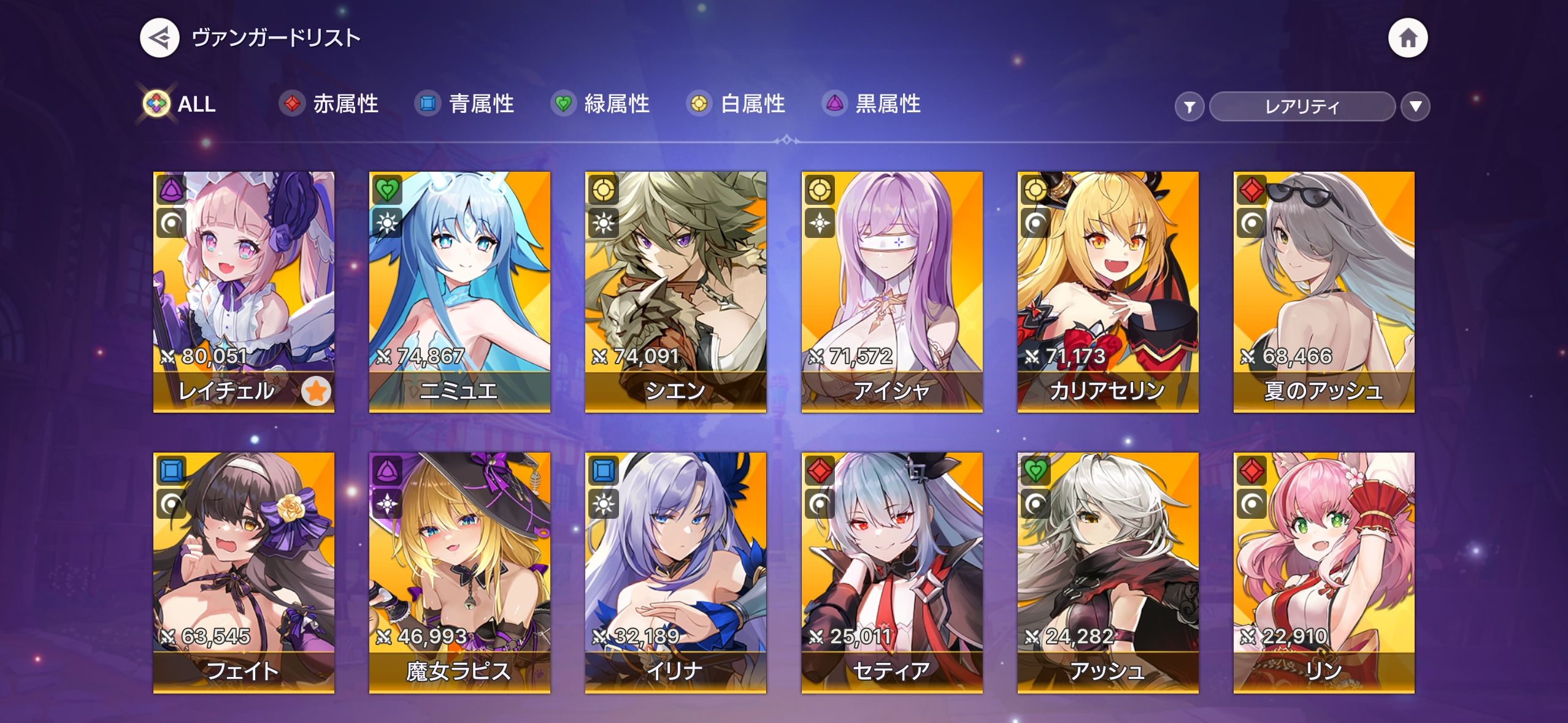
Task: Choose the シエン character card
Action: 675,291
